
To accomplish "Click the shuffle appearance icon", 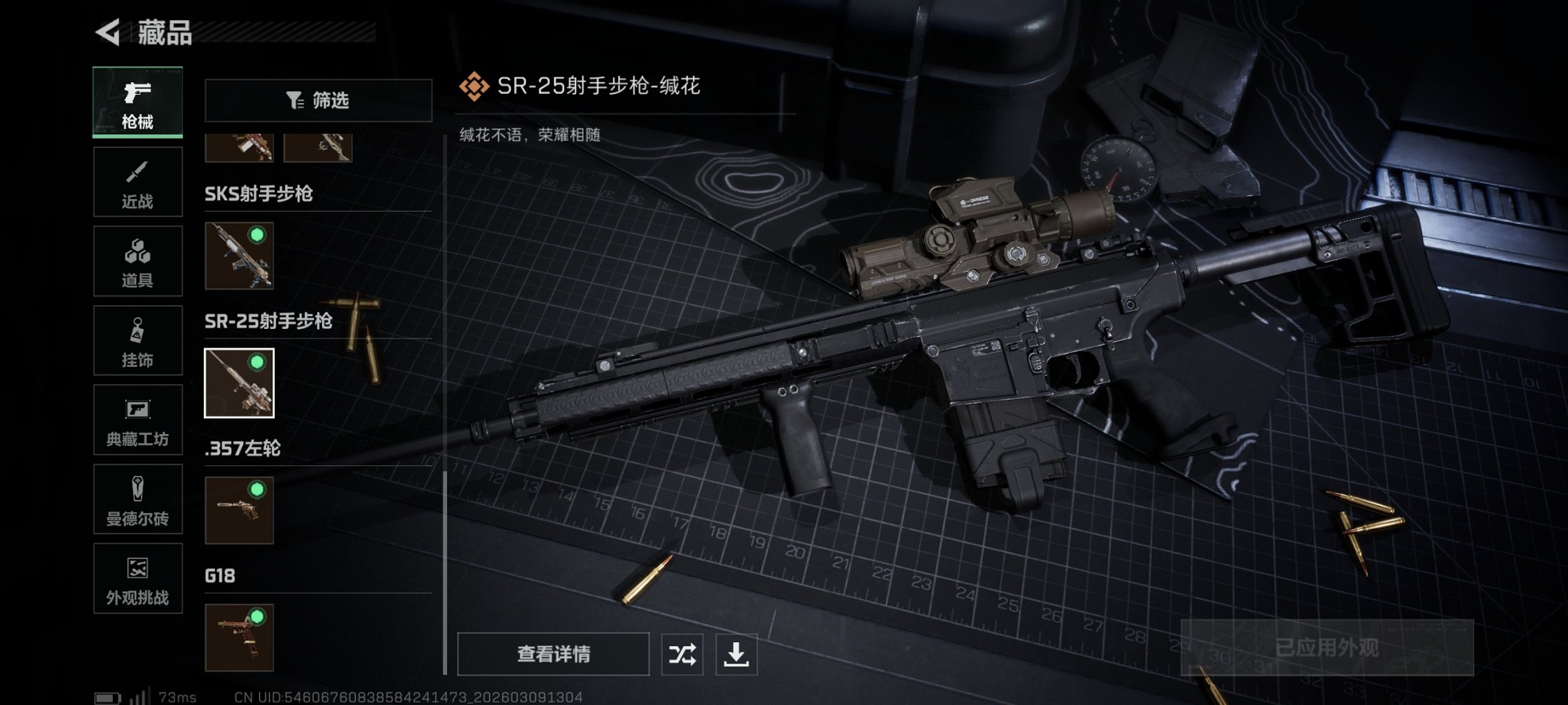I will coord(682,653).
